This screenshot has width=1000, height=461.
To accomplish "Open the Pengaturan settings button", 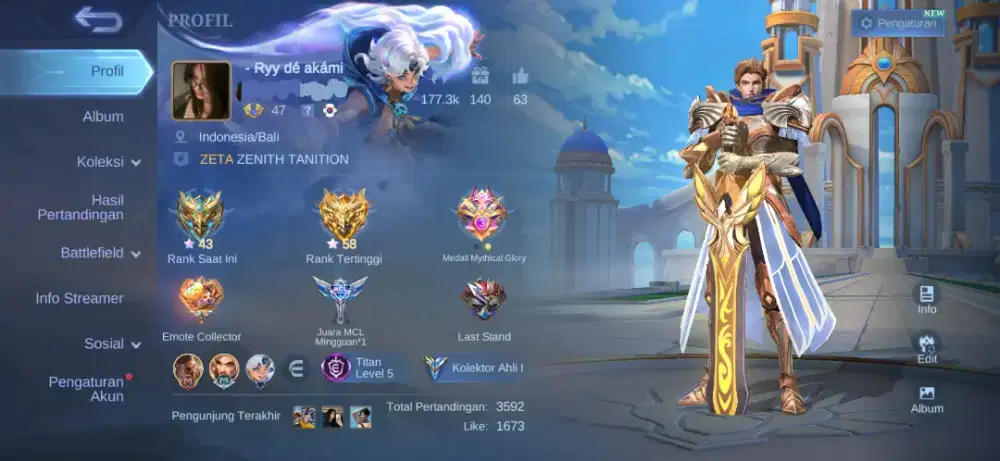I will (x=898, y=23).
